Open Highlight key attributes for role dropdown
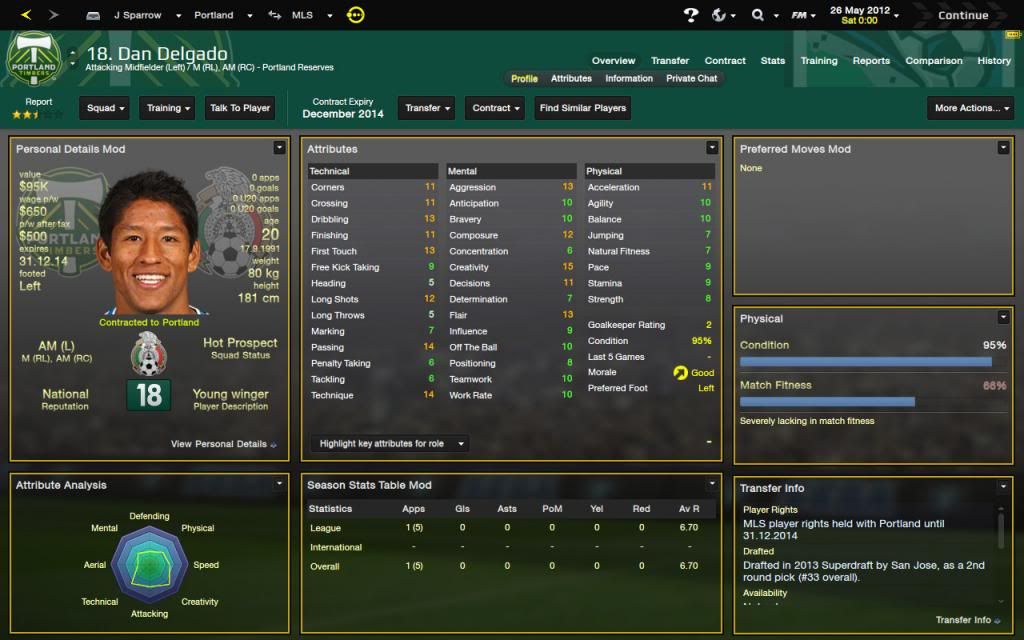Viewport: 1024px width, 640px height. pyautogui.click(x=388, y=443)
